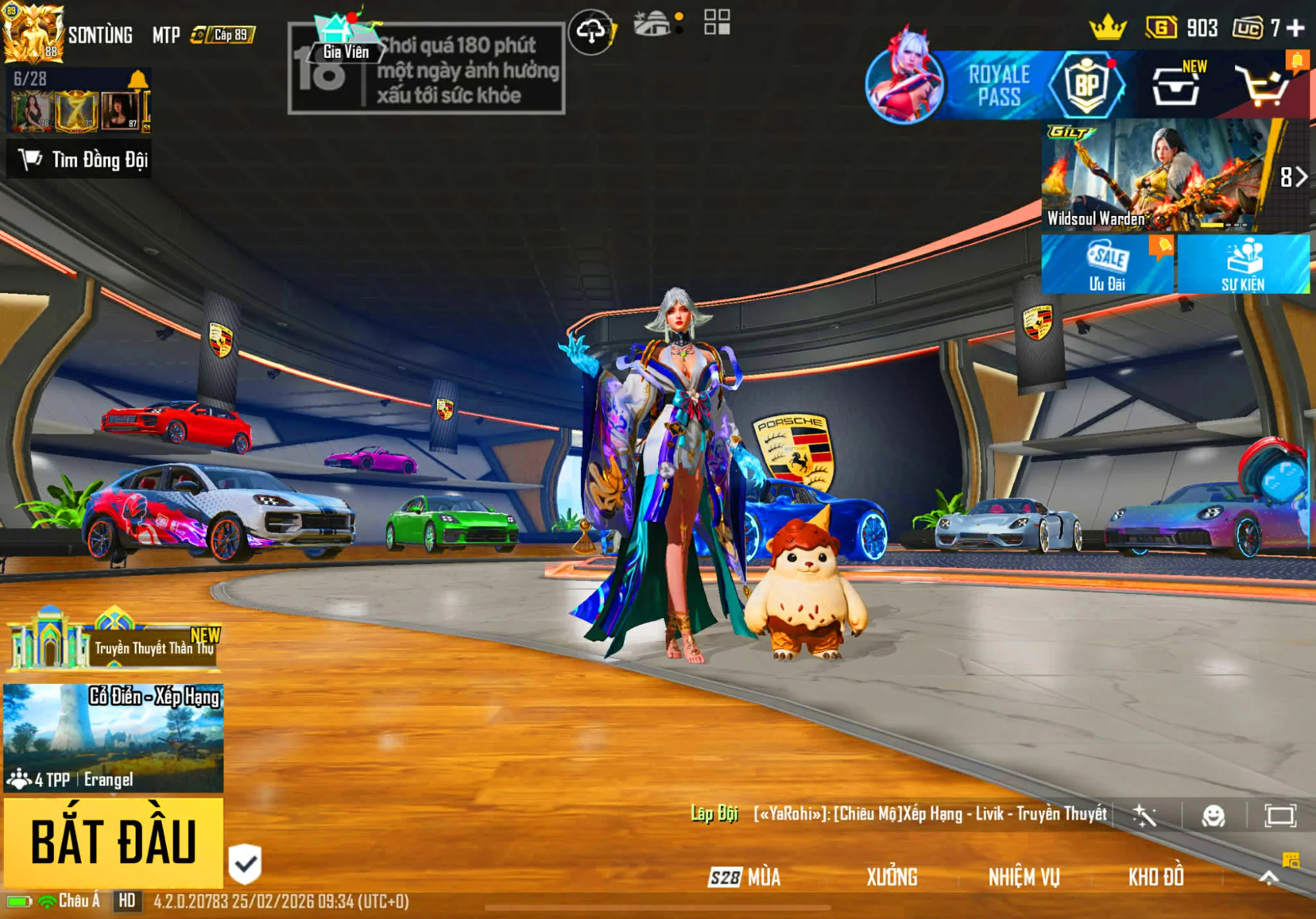Open the game download manager cloud icon
1316x919 pixels.
pyautogui.click(x=592, y=28)
